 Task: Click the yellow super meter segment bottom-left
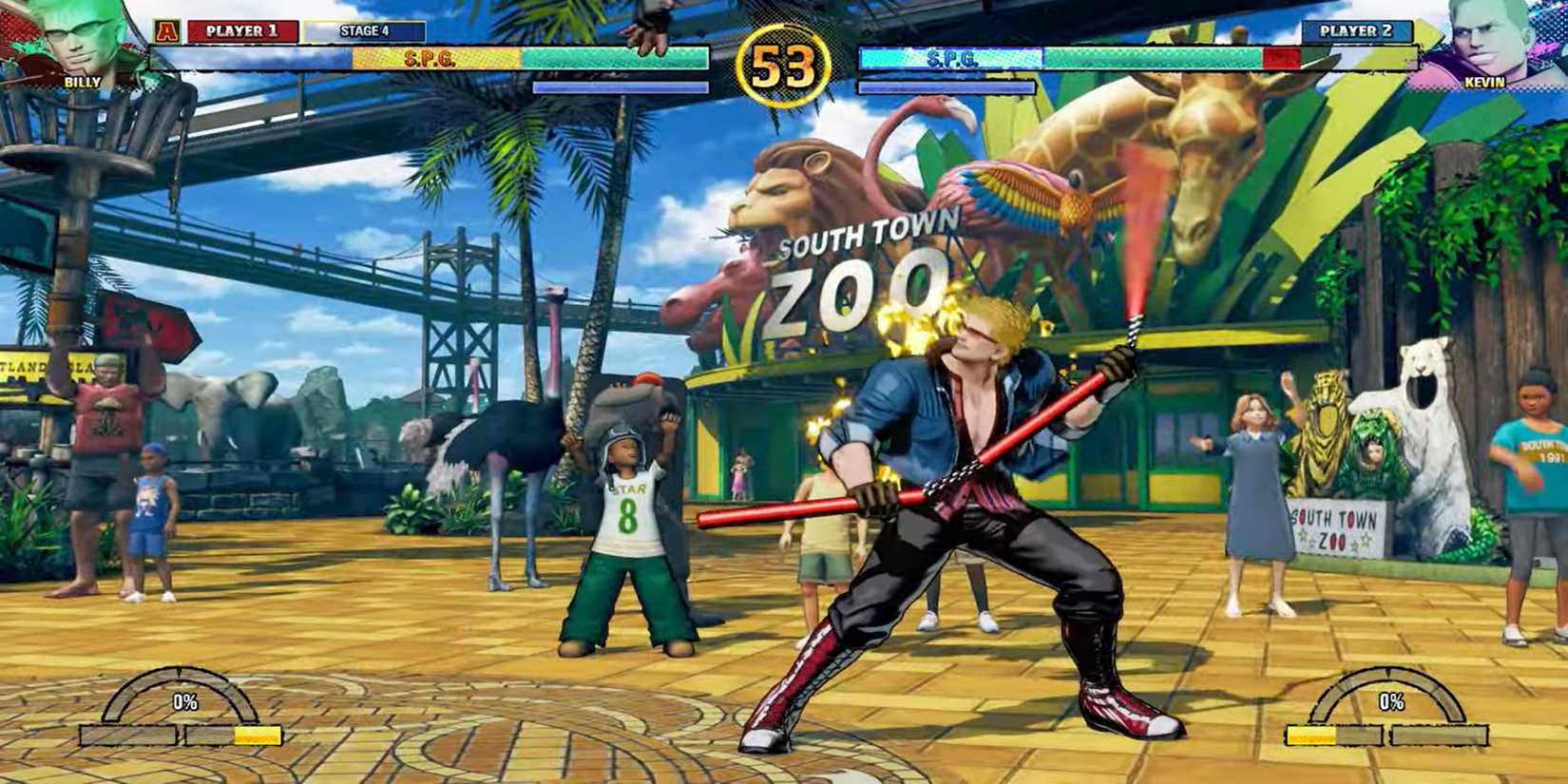(258, 735)
